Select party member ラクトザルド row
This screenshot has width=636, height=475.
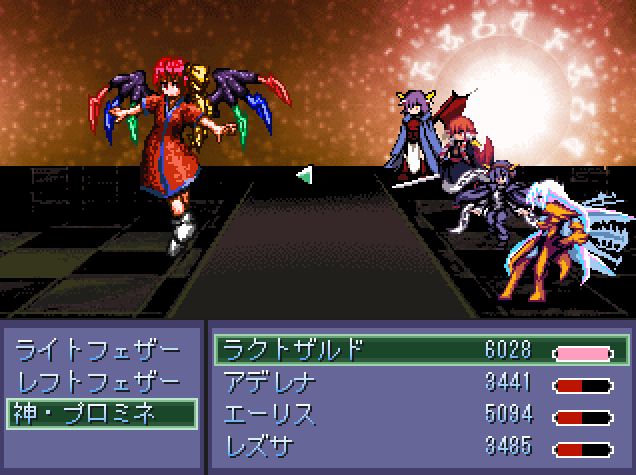click(420, 351)
